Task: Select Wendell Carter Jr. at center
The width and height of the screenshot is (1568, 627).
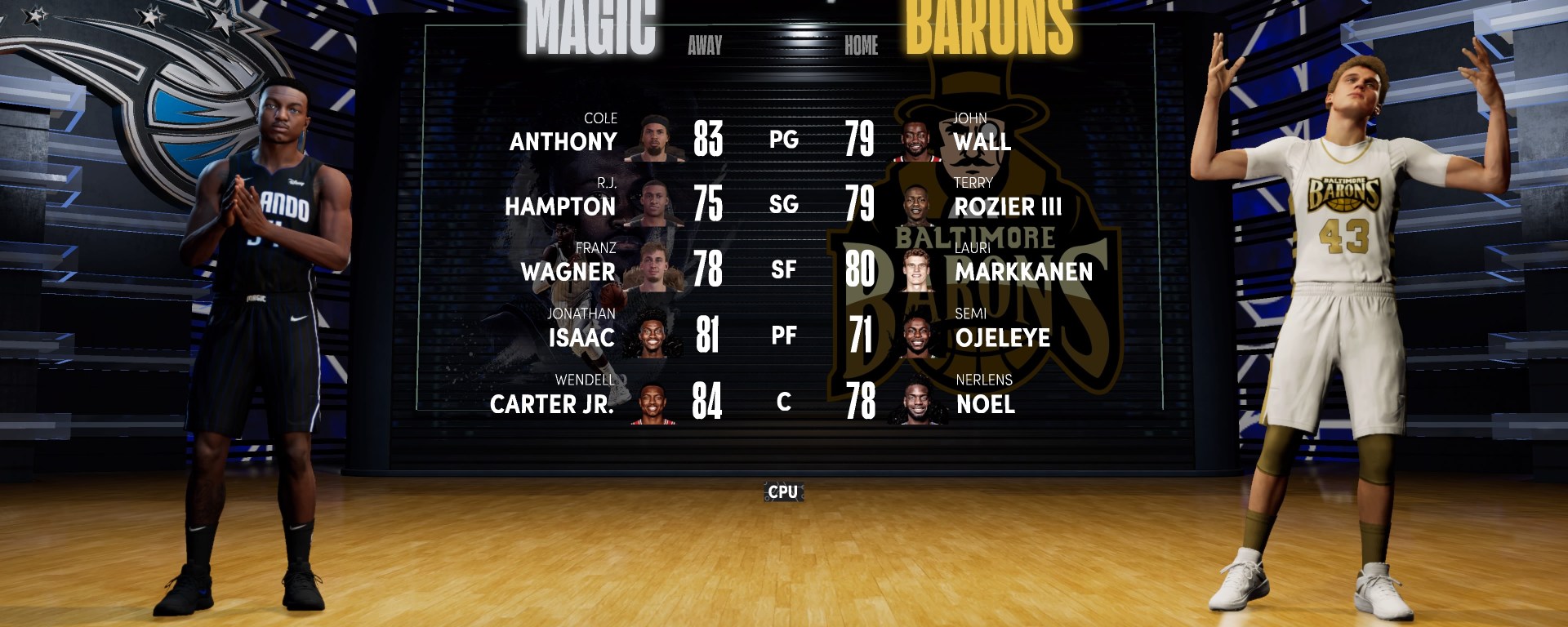Action: 552,403
